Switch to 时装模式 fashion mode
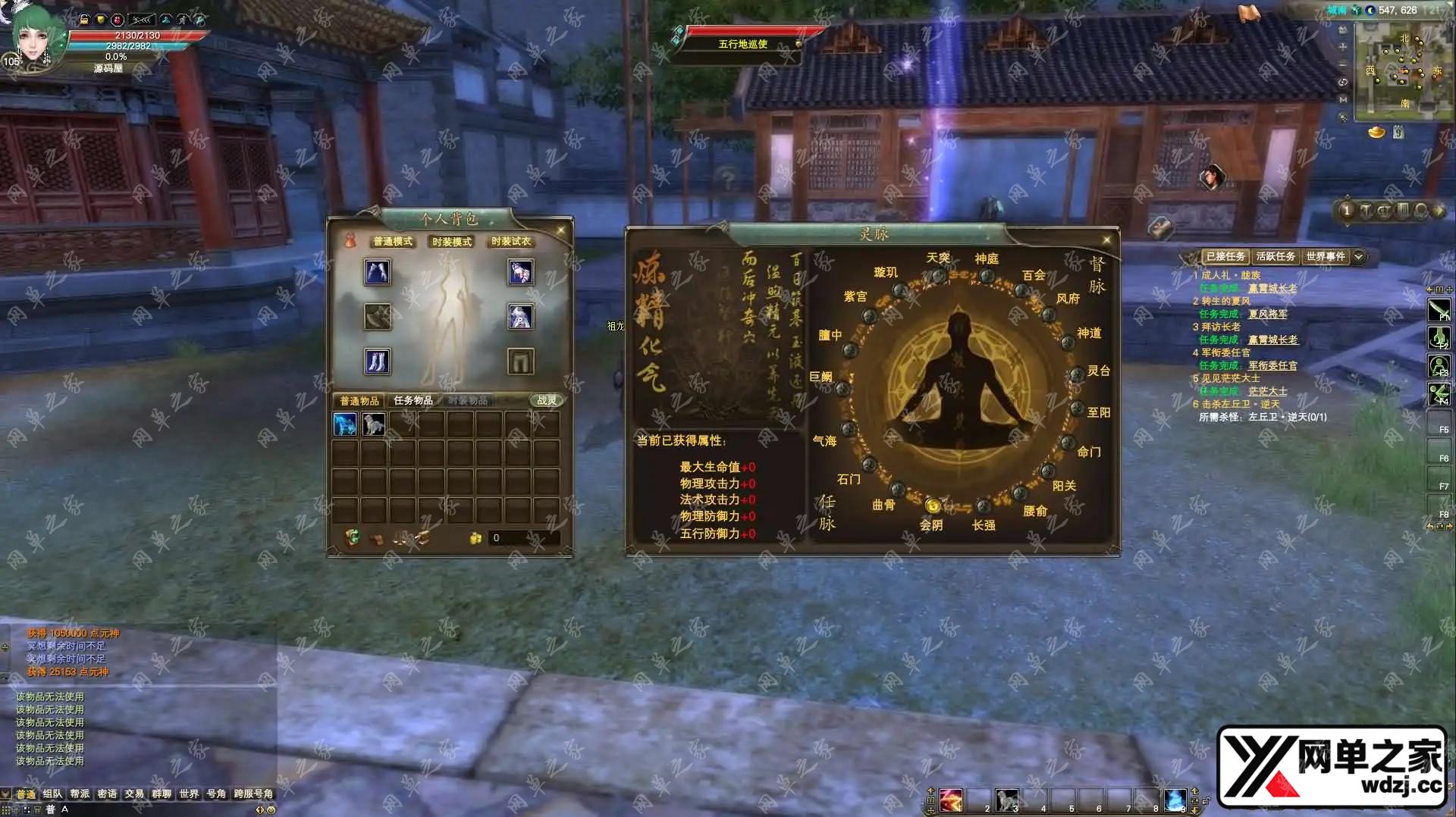Image resolution: width=1456 pixels, height=817 pixels. click(x=452, y=242)
